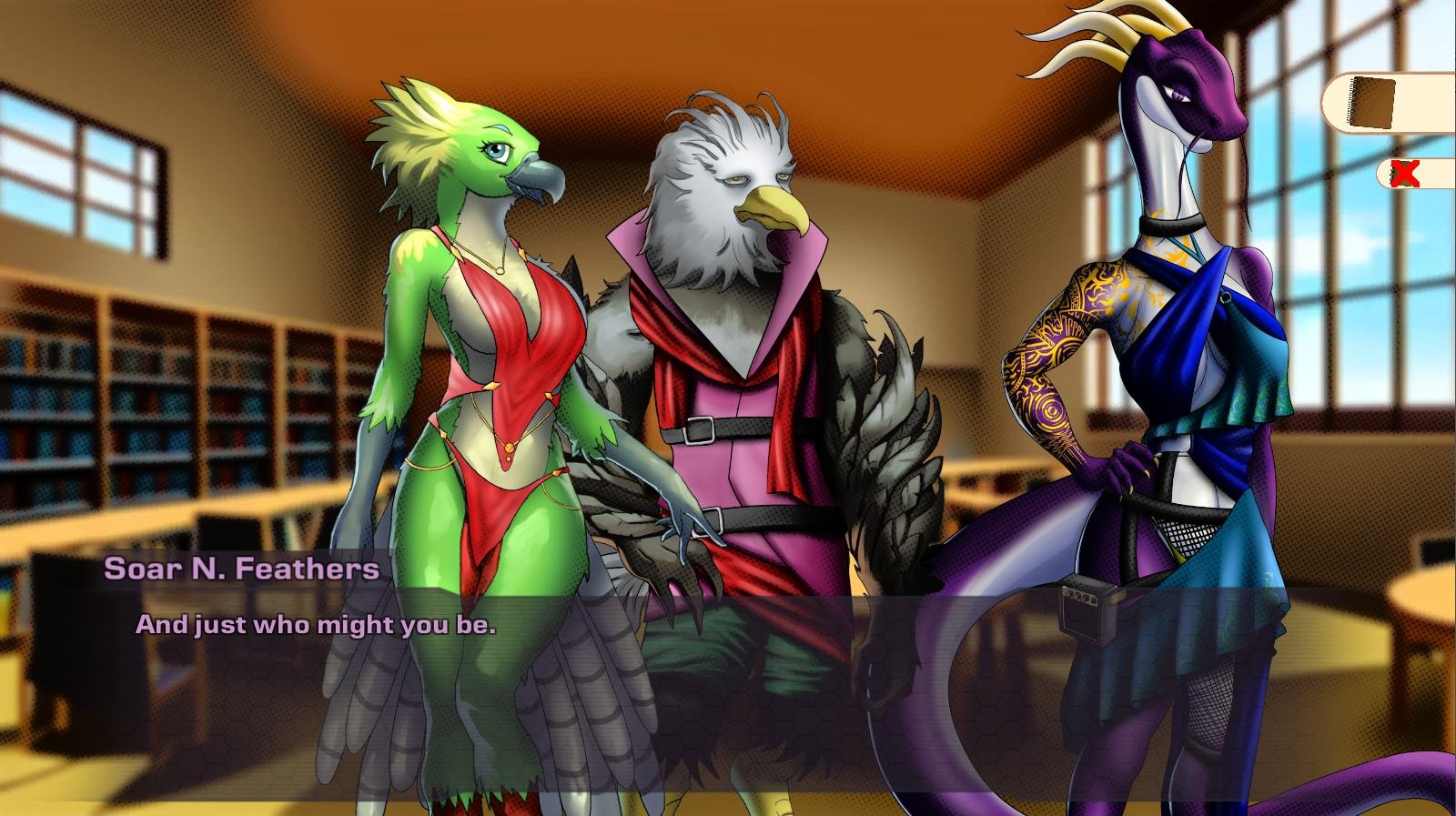
Task: Open the brown spiral notebook tab
Action: [1374, 103]
